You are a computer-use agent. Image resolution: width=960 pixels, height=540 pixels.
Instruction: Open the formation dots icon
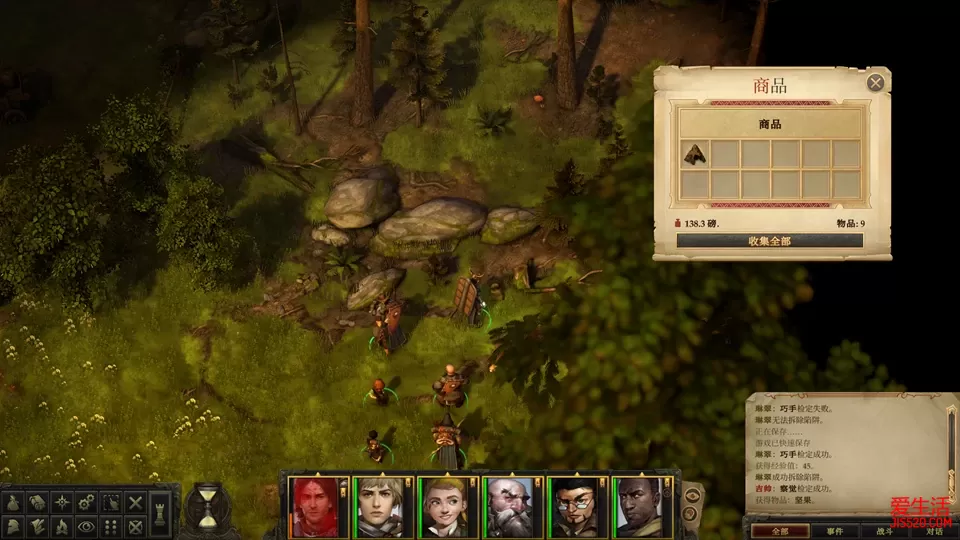click(x=111, y=526)
